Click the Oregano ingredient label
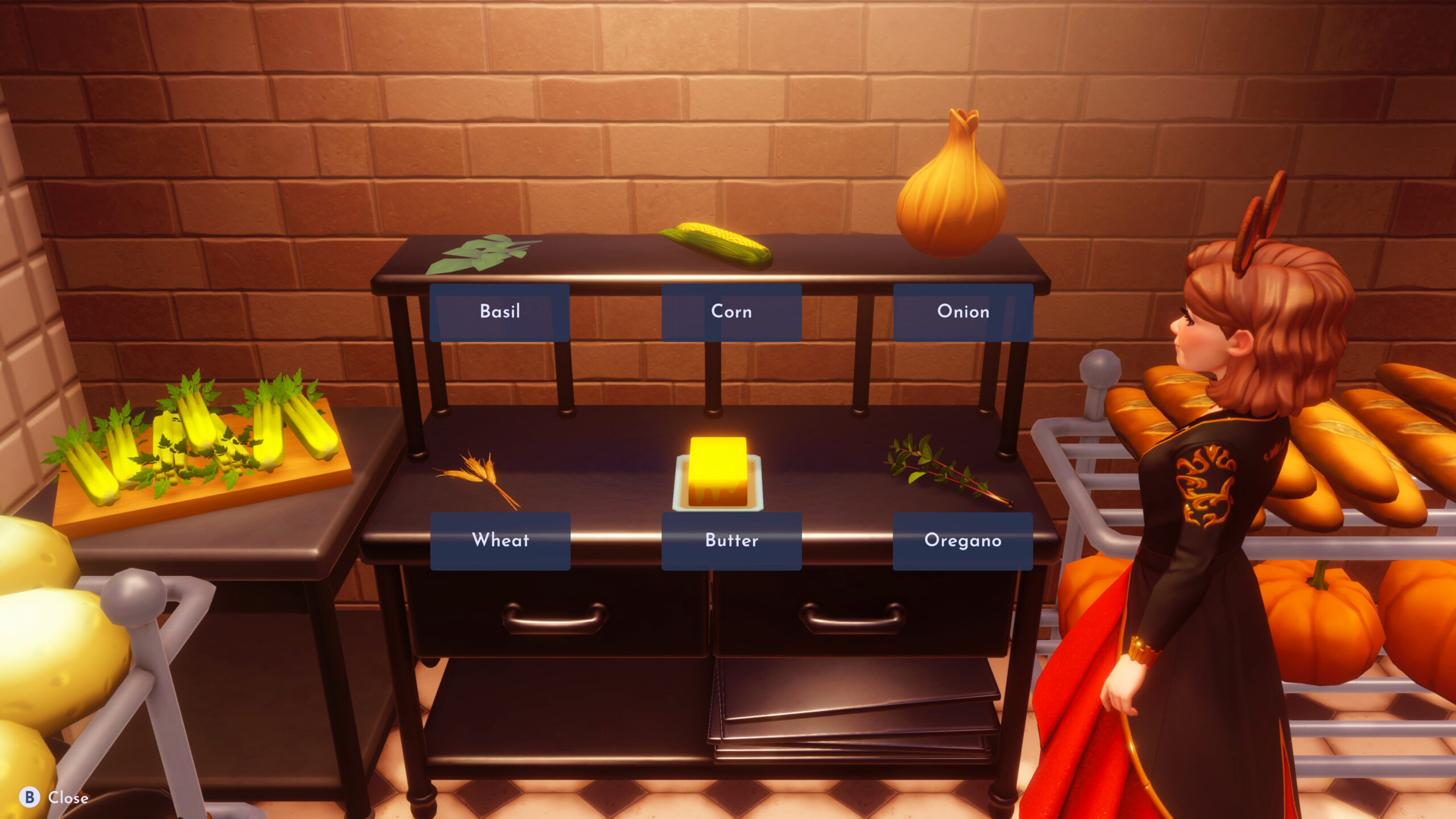The height and width of the screenshot is (819, 1456). point(963,541)
